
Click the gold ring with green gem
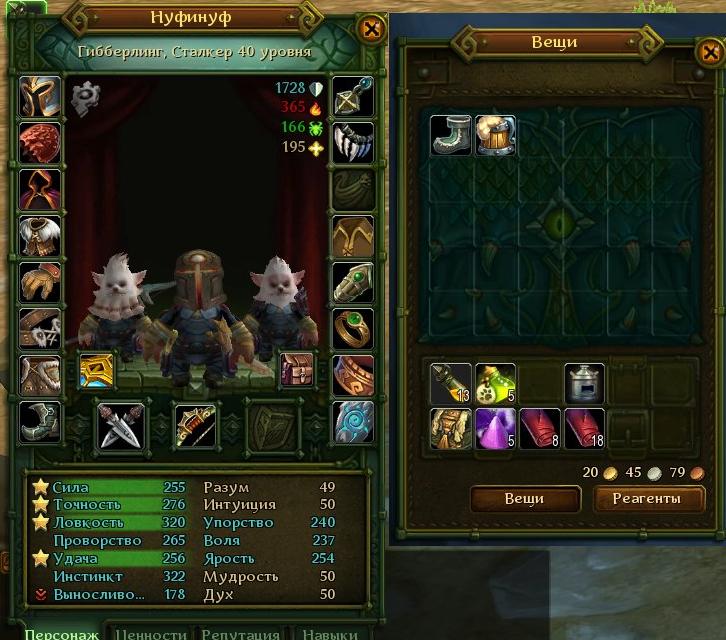(353, 329)
